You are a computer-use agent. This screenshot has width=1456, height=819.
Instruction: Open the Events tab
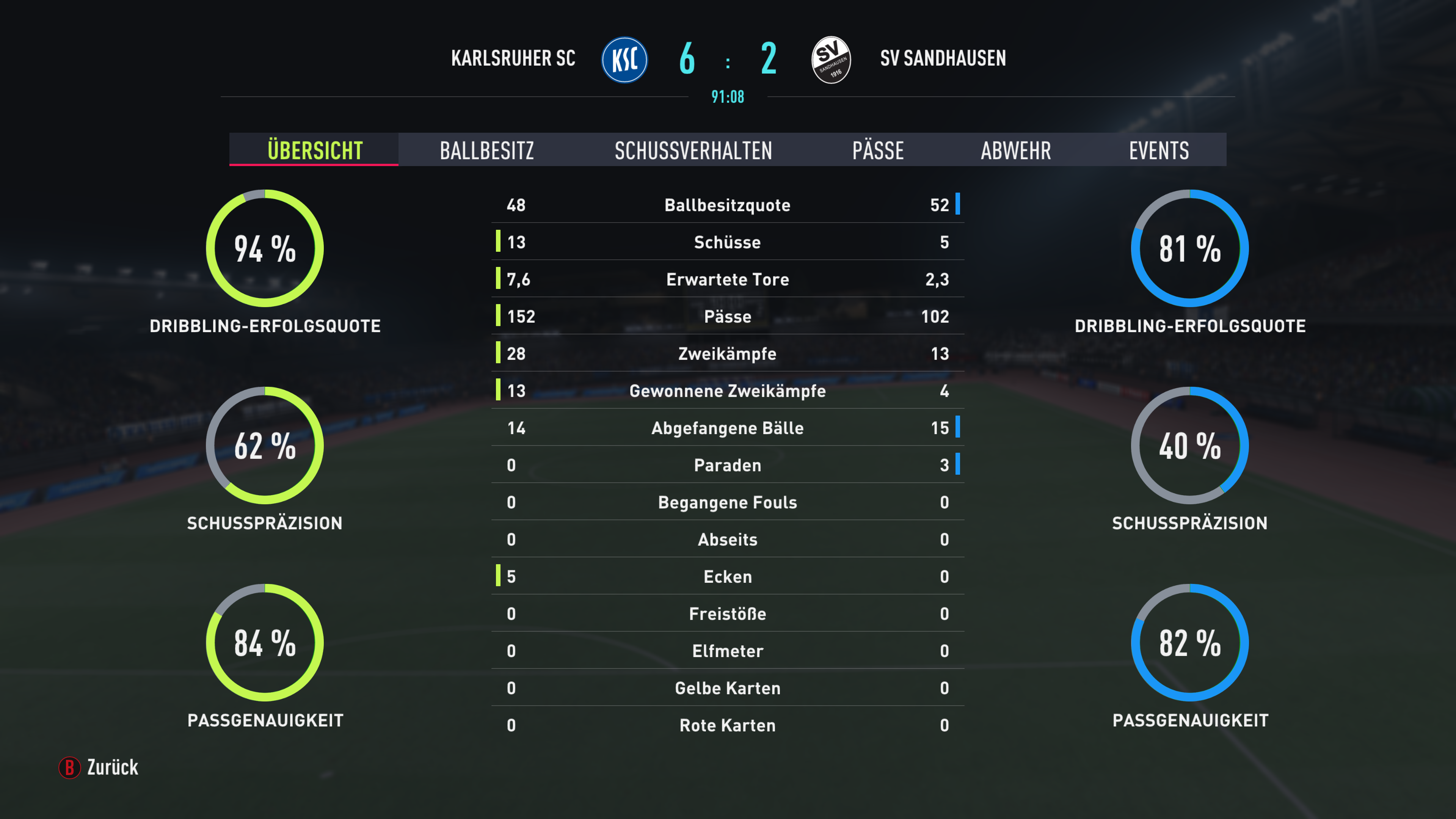coord(1159,151)
